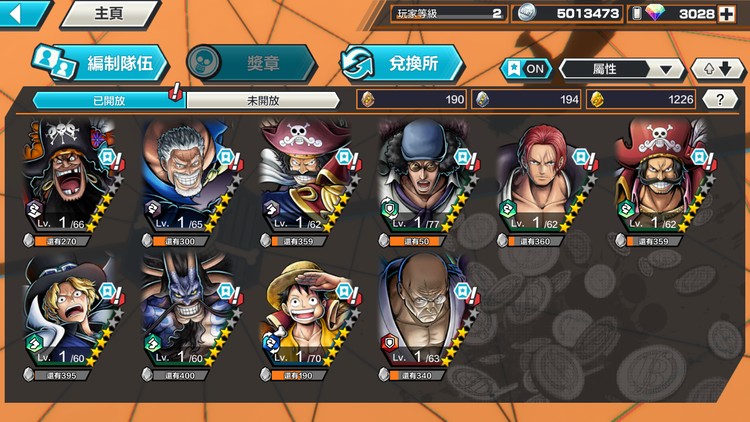Screen dimensions: 750x422
Task: Switch to the 未開放 locked tab
Action: (x=262, y=100)
